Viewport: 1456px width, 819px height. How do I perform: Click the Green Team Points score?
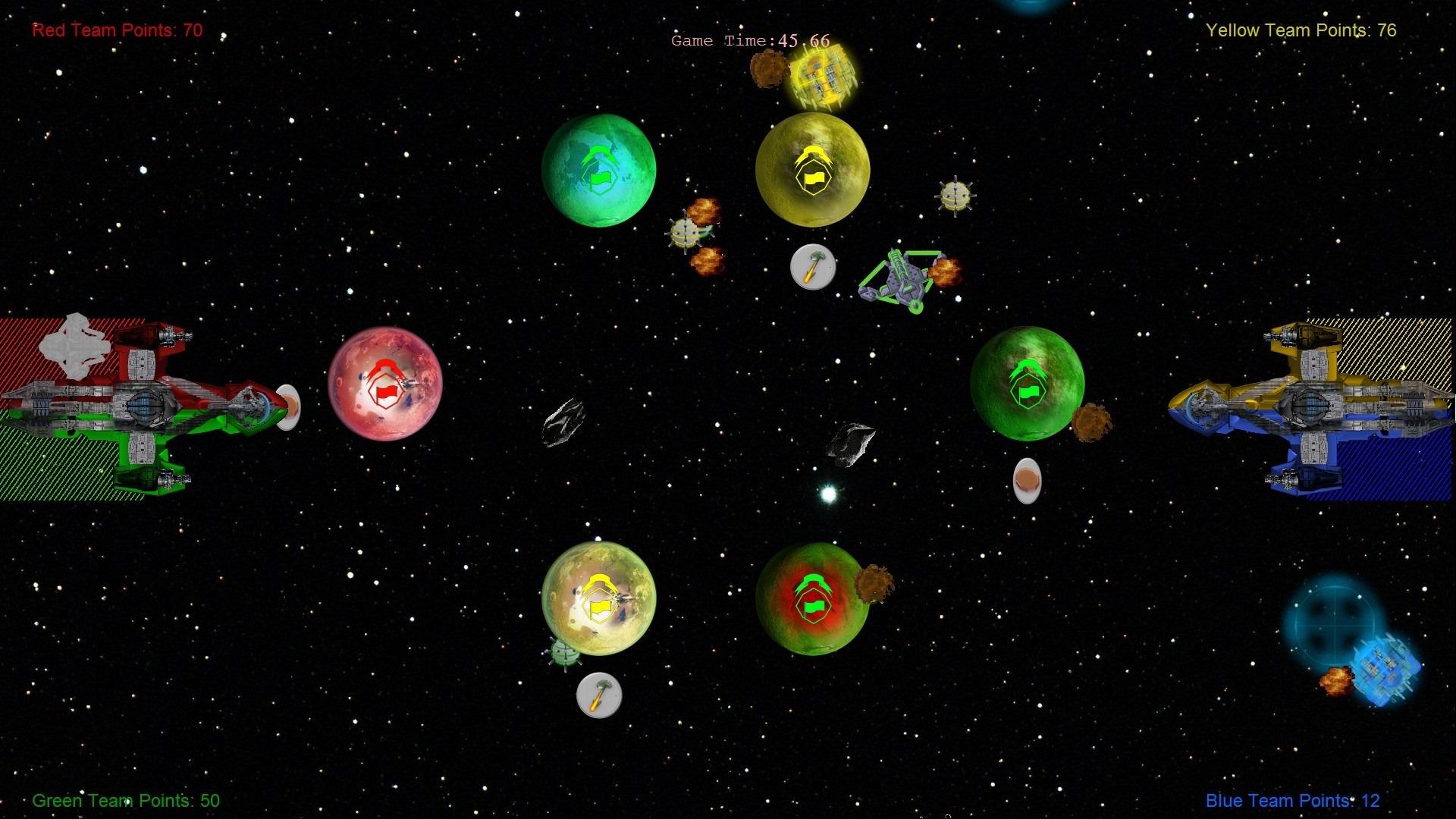click(126, 800)
